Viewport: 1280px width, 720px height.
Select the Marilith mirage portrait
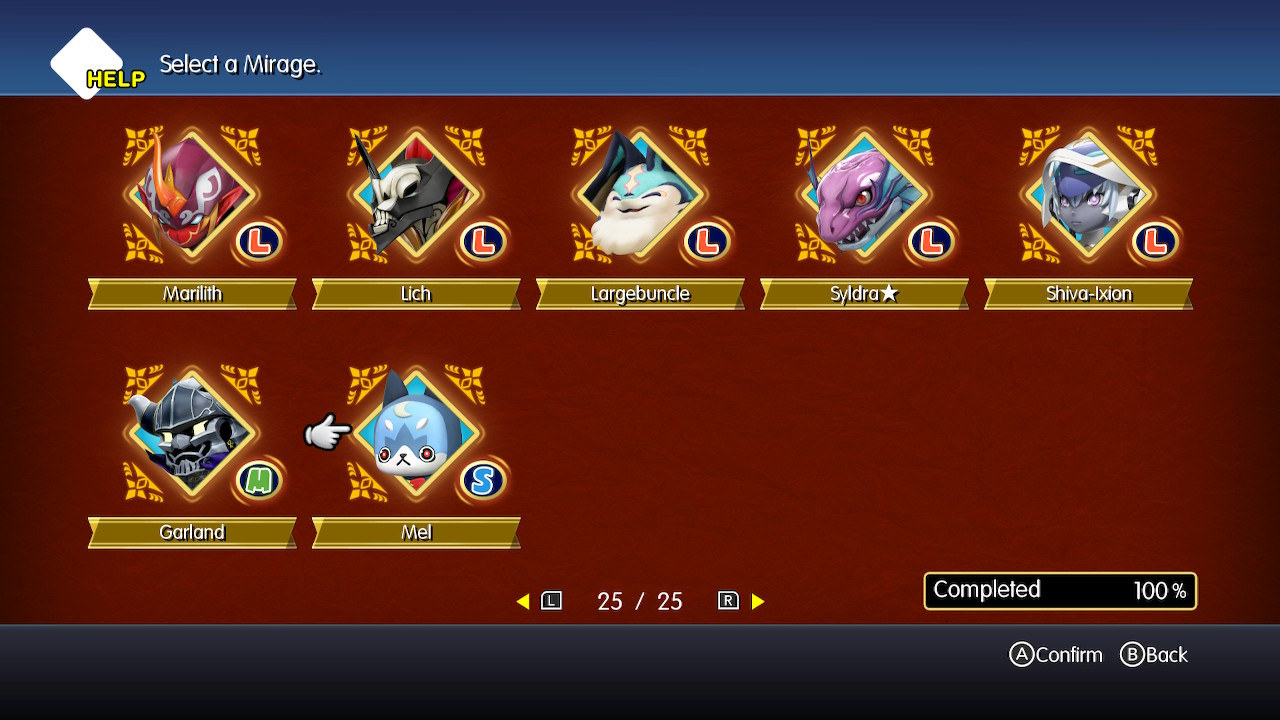192,195
